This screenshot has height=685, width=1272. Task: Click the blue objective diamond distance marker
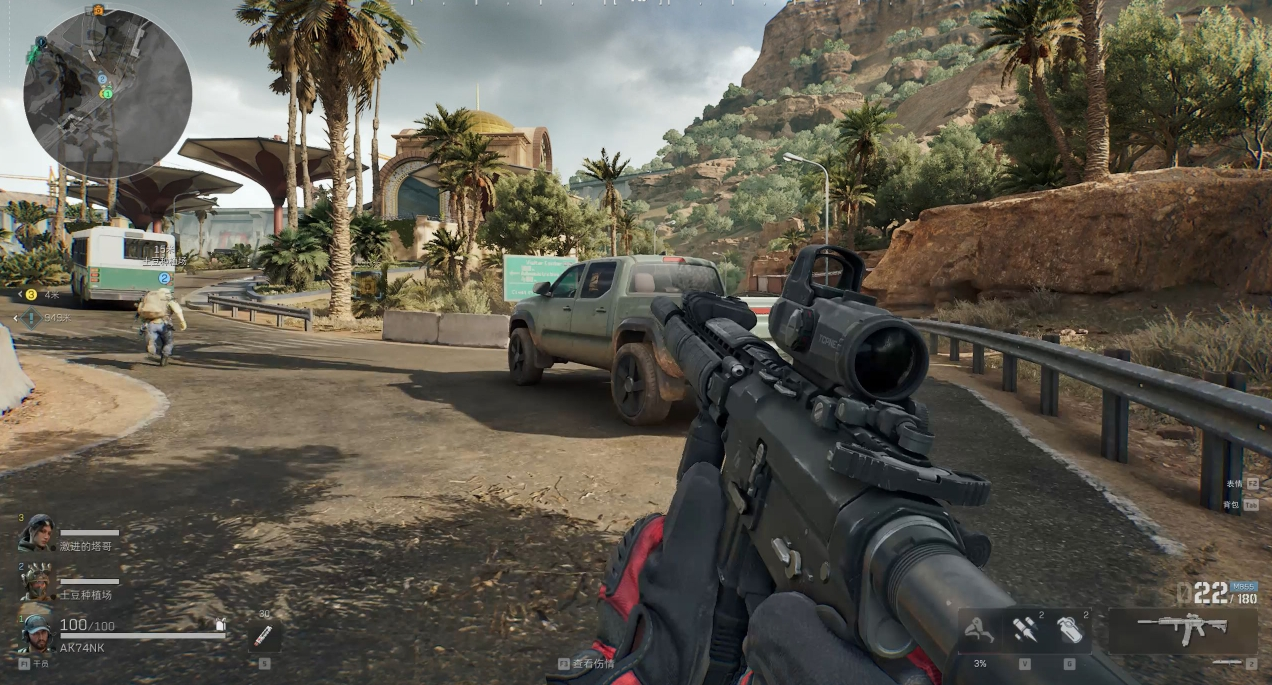(x=31, y=318)
